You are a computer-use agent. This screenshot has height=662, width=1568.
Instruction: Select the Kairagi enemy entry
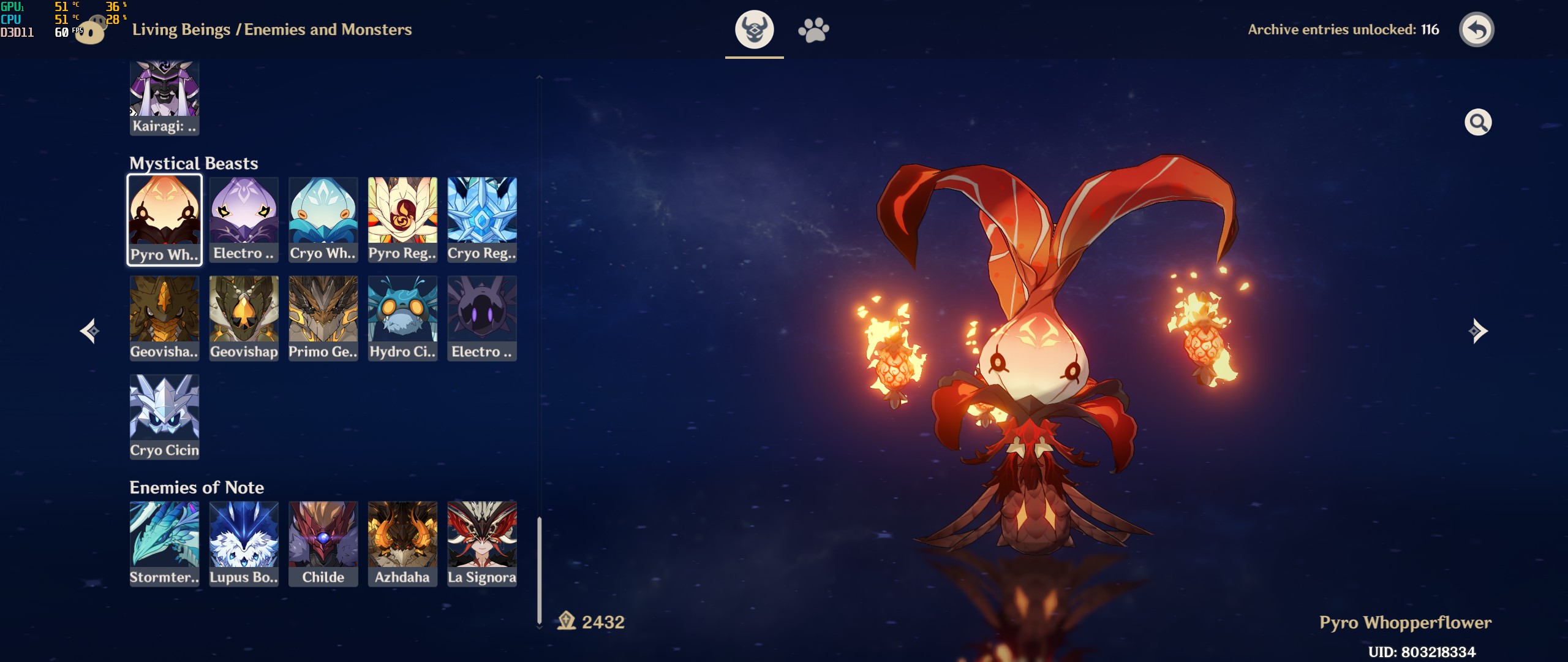click(164, 98)
